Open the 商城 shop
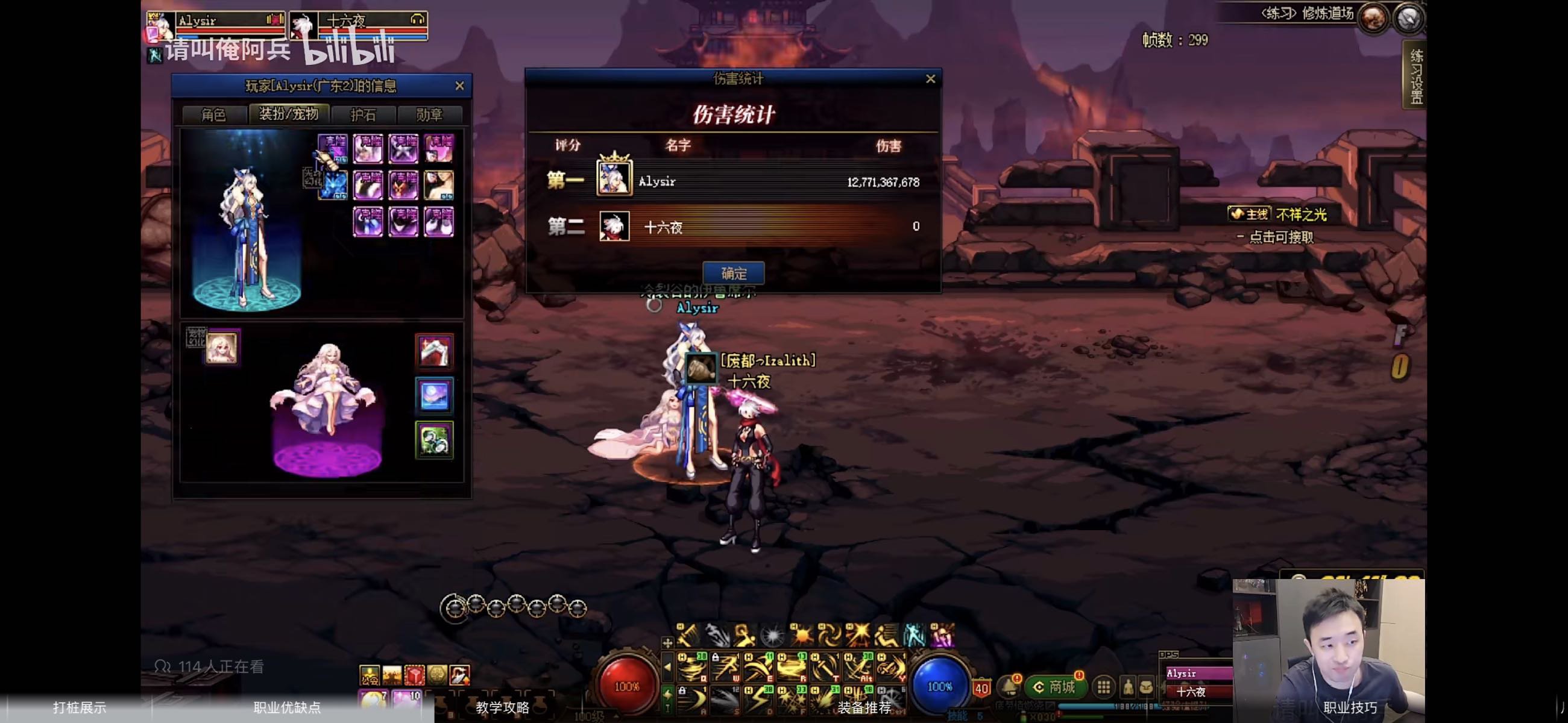The height and width of the screenshot is (723, 1568). [x=1055, y=686]
